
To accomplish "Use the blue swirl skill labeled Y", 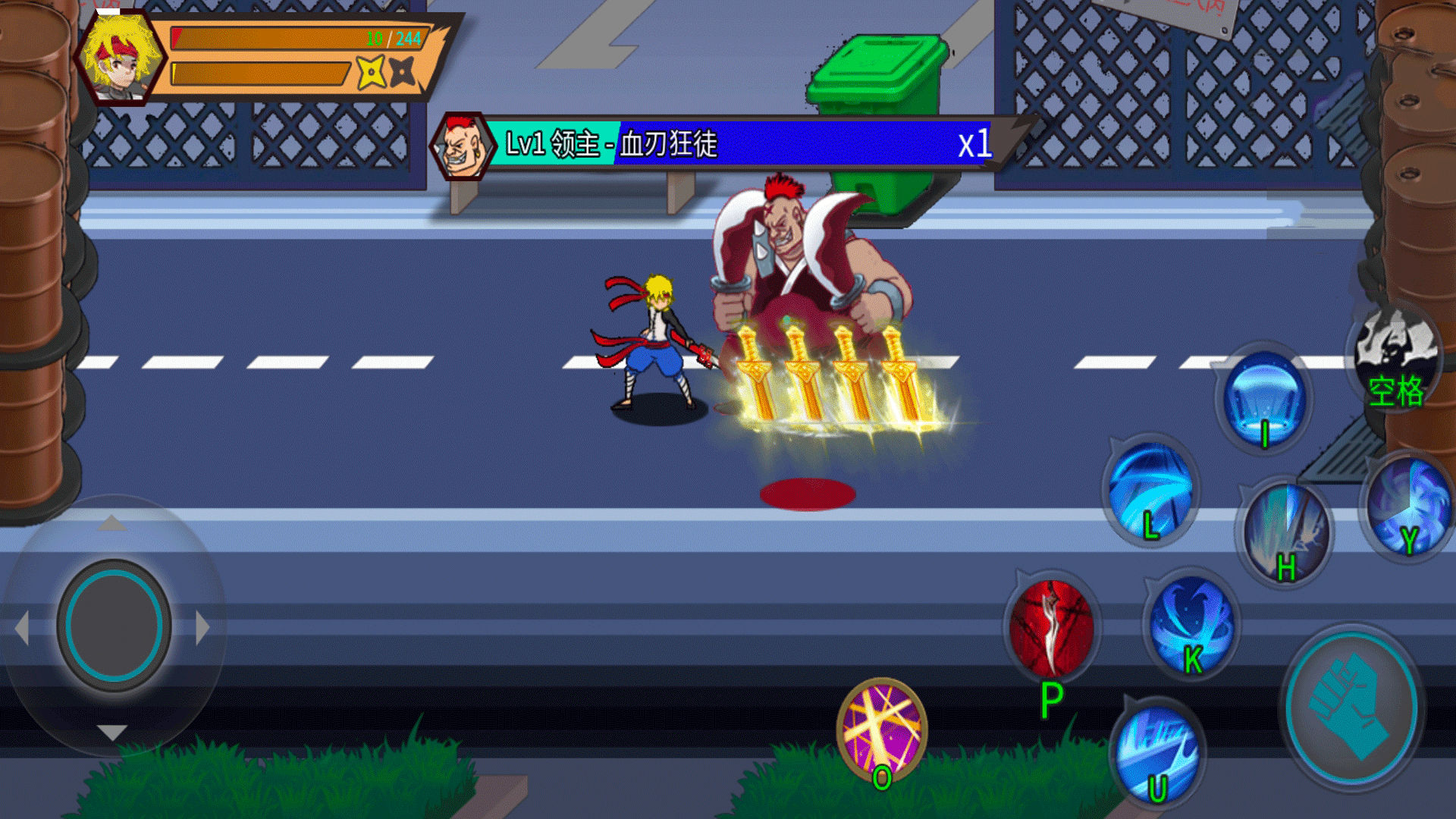I will pos(1409,506).
